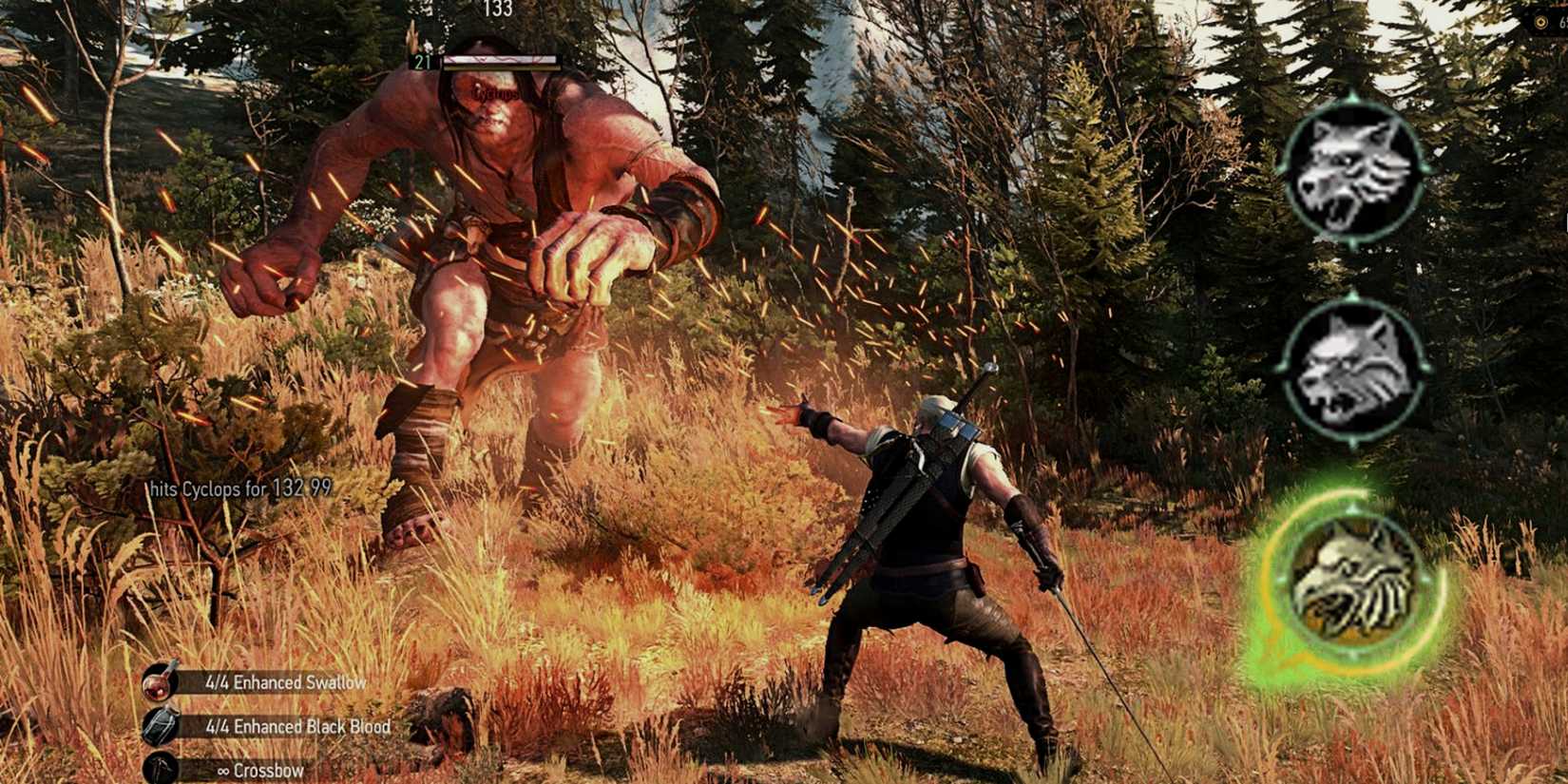
Task: Click the Enhanced Black Blood bottle icon
Action: click(x=160, y=725)
